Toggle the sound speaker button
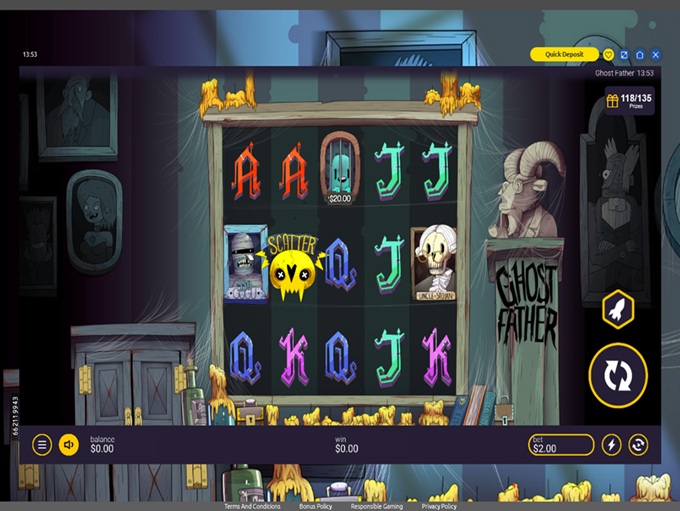Image resolution: width=680 pixels, height=511 pixels. [68, 445]
